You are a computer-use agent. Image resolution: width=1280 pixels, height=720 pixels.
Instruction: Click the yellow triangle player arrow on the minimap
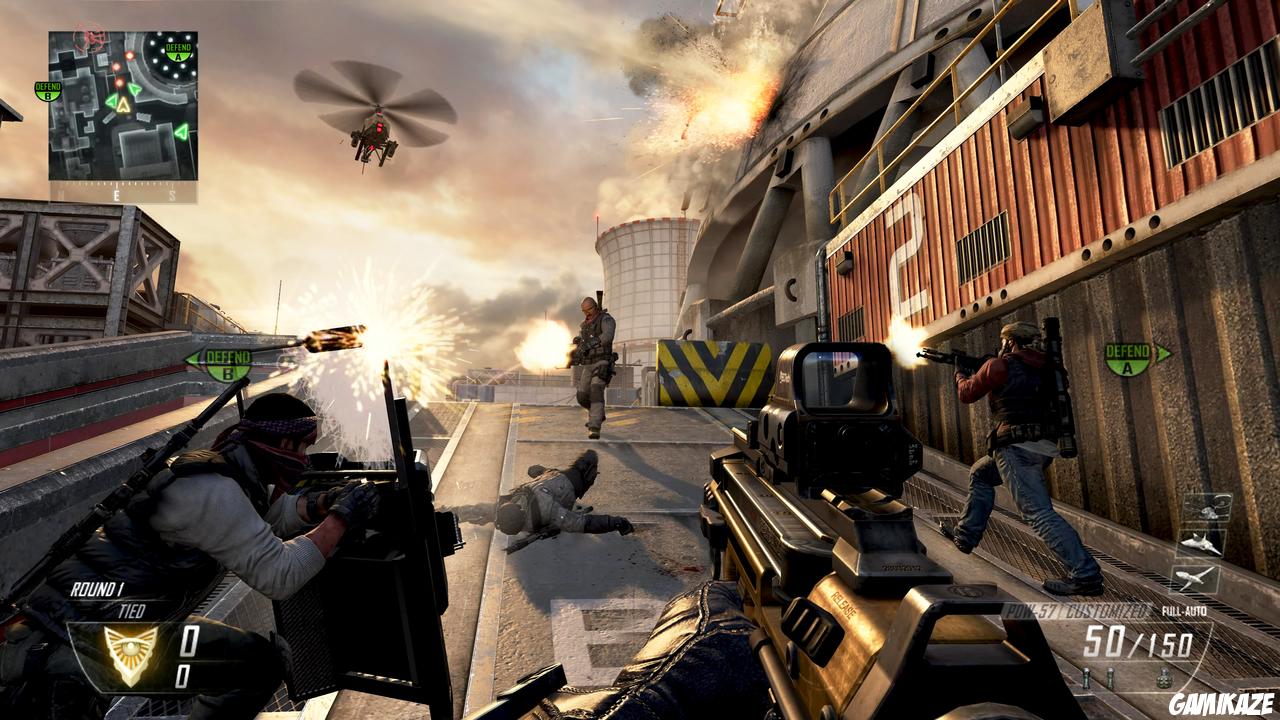click(x=122, y=105)
